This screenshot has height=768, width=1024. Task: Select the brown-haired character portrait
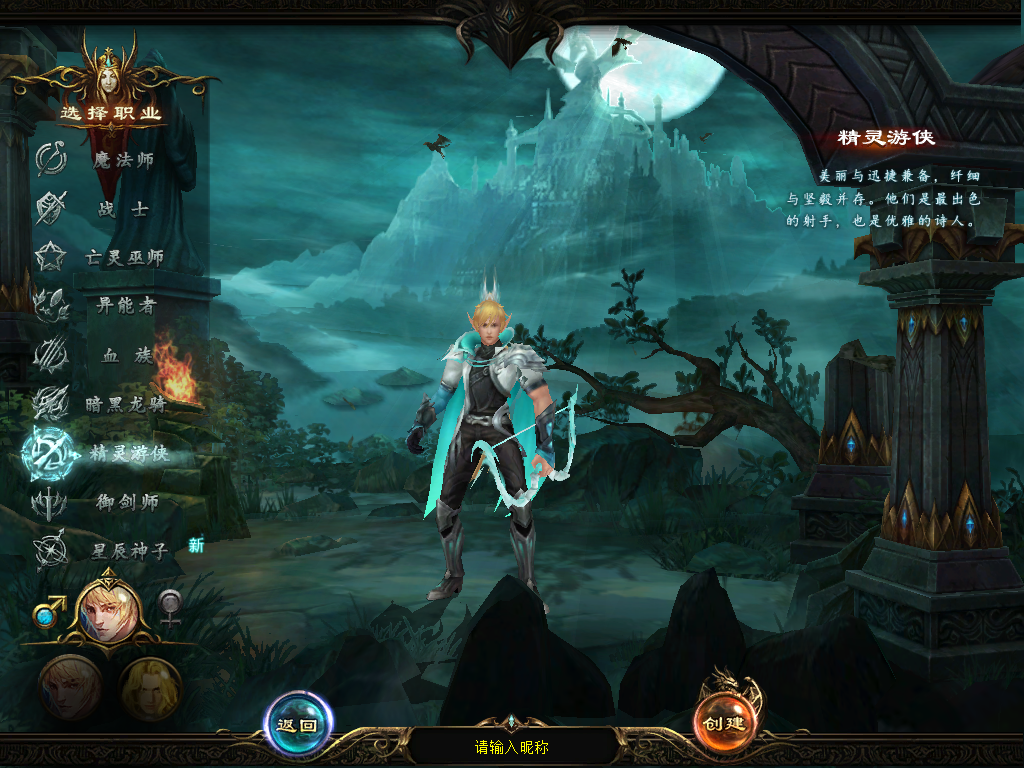pos(70,687)
